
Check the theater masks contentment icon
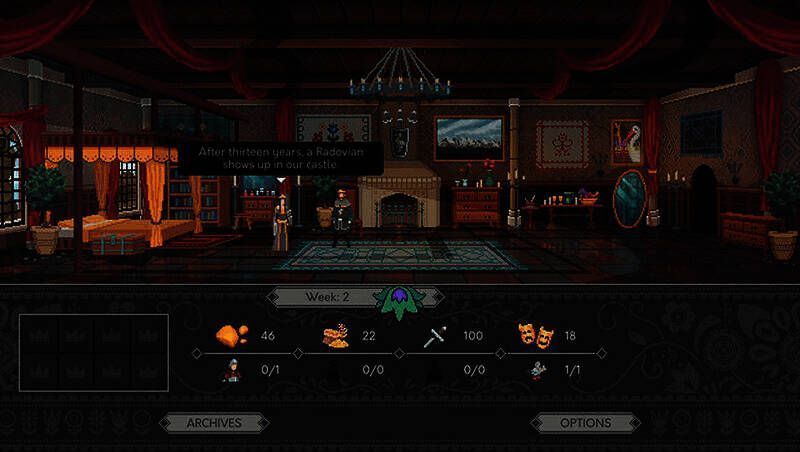pos(534,335)
